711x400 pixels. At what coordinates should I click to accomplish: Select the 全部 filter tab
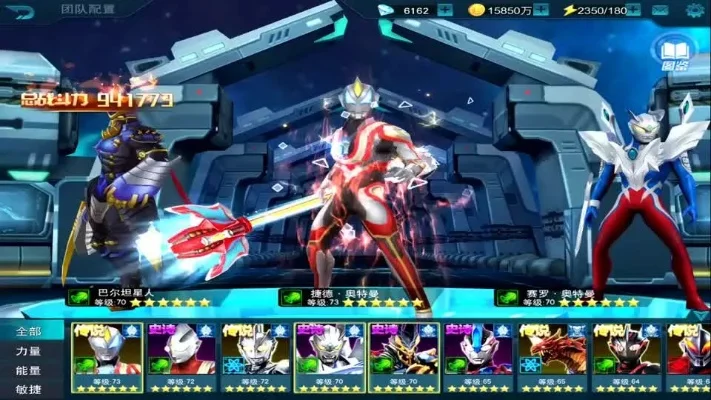pyautogui.click(x=29, y=331)
